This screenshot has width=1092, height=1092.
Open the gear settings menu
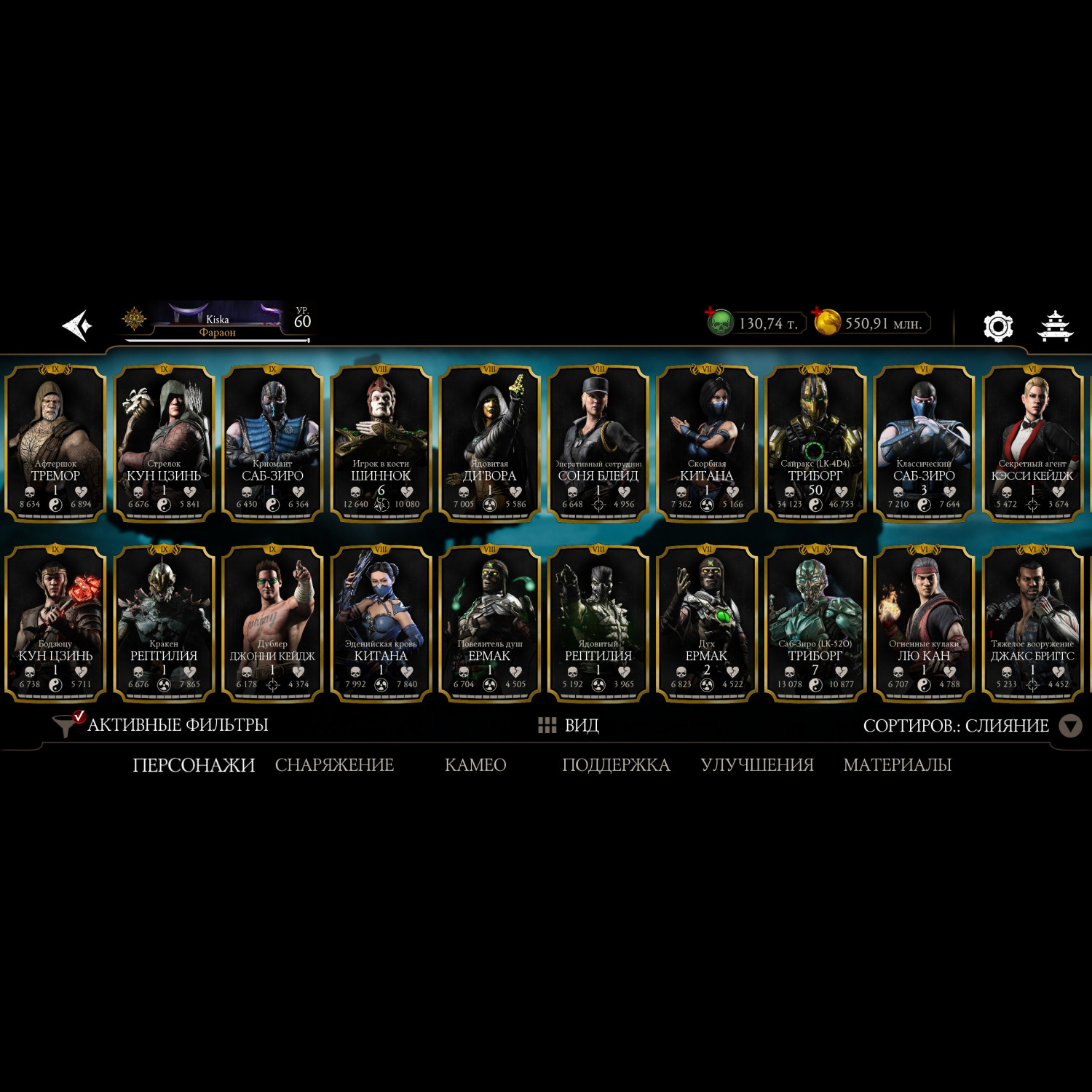point(998,325)
